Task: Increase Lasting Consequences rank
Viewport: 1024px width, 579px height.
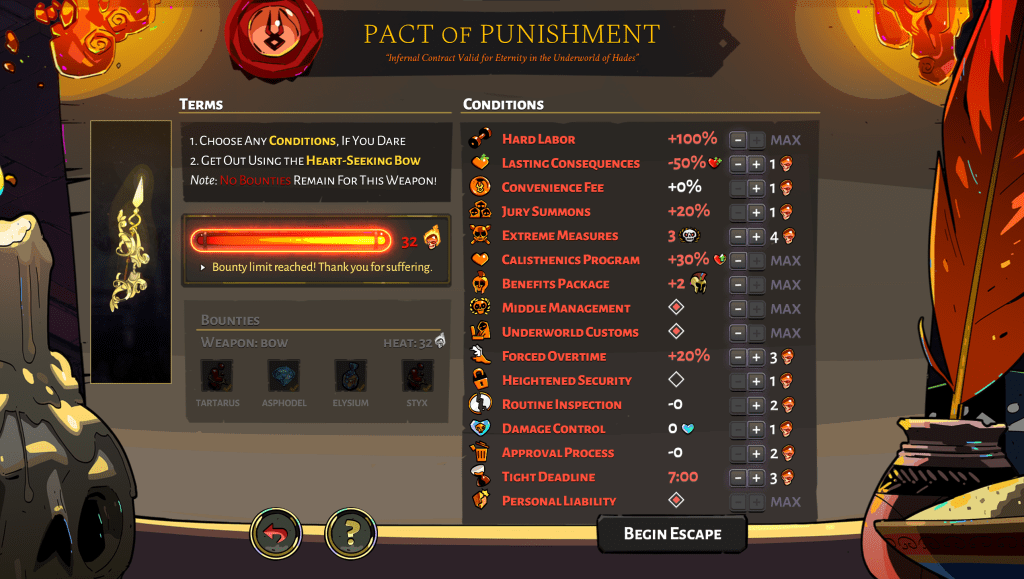Action: pos(757,164)
